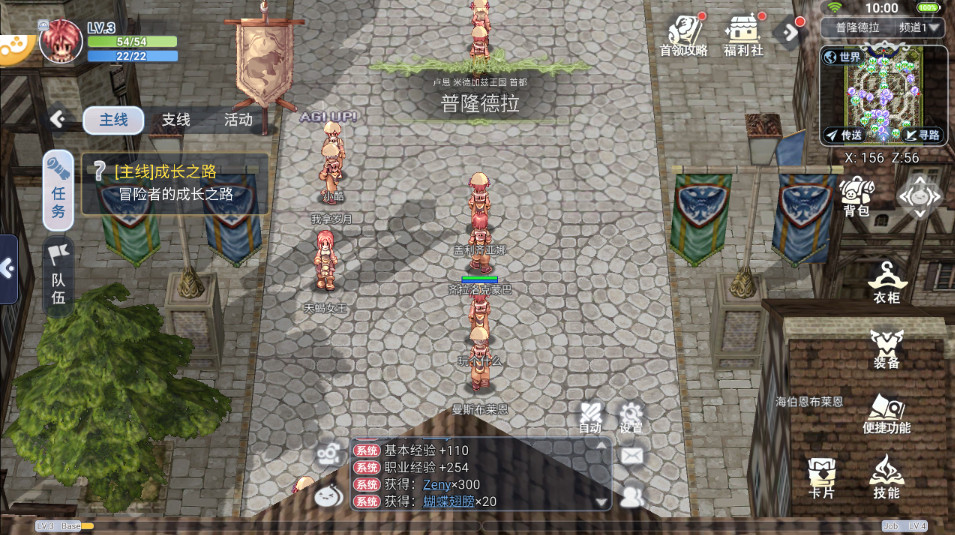Open the 衣柜 wardrobe
The width and height of the screenshot is (955, 535).
886,281
